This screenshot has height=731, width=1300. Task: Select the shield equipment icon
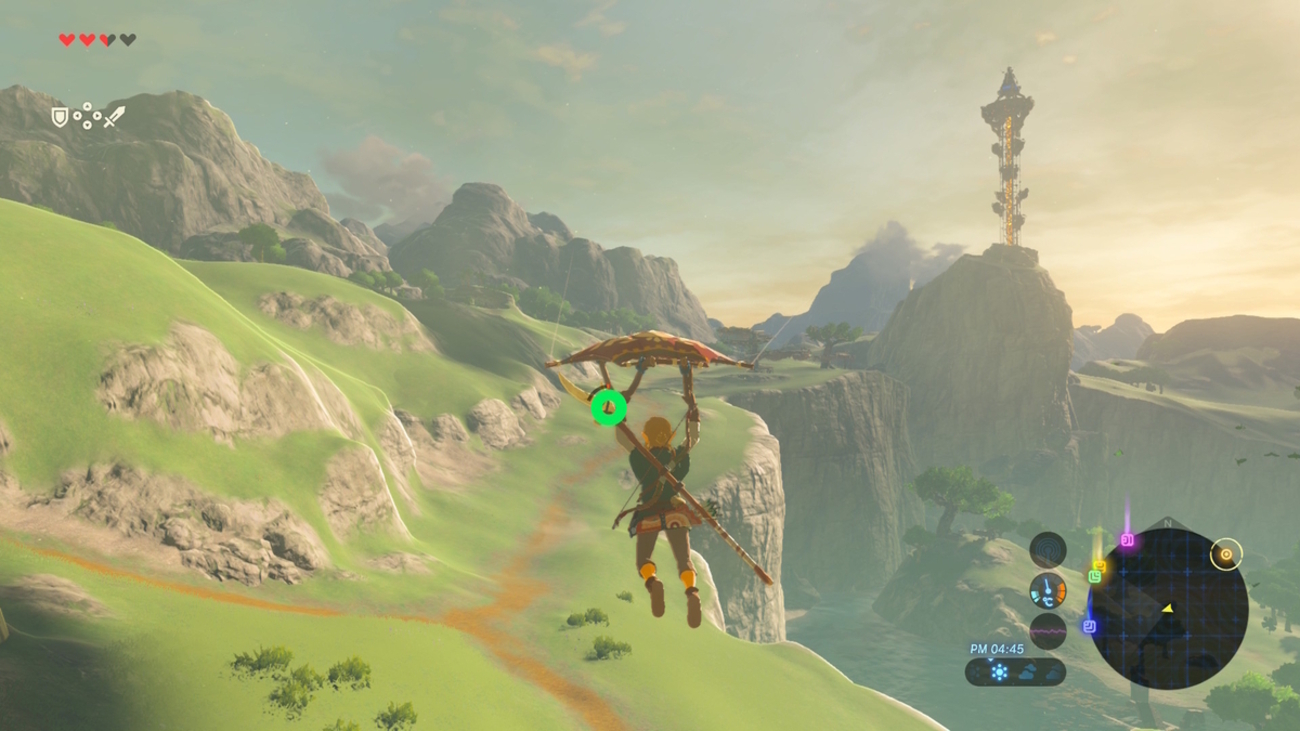(60, 117)
